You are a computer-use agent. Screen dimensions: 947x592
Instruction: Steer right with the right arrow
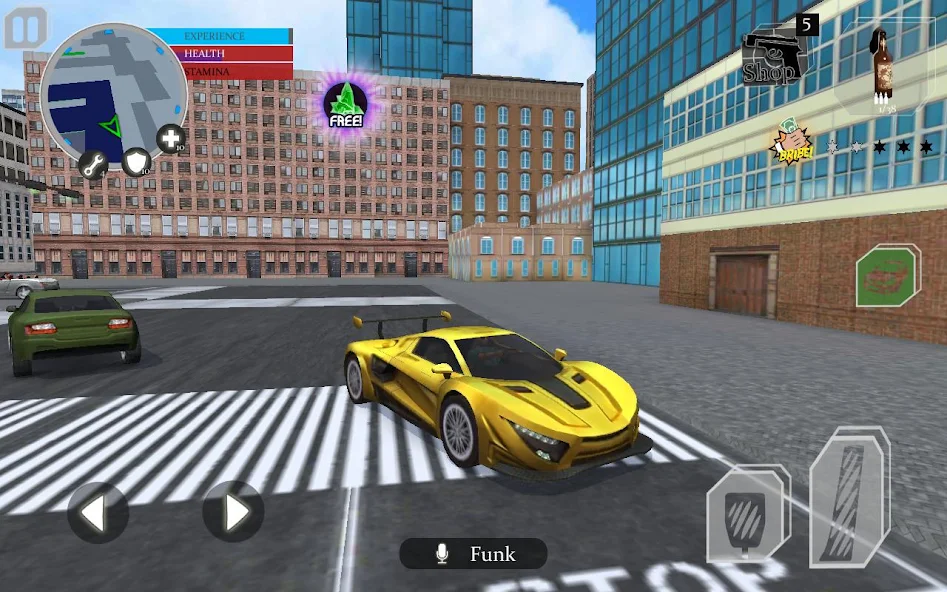[x=233, y=512]
